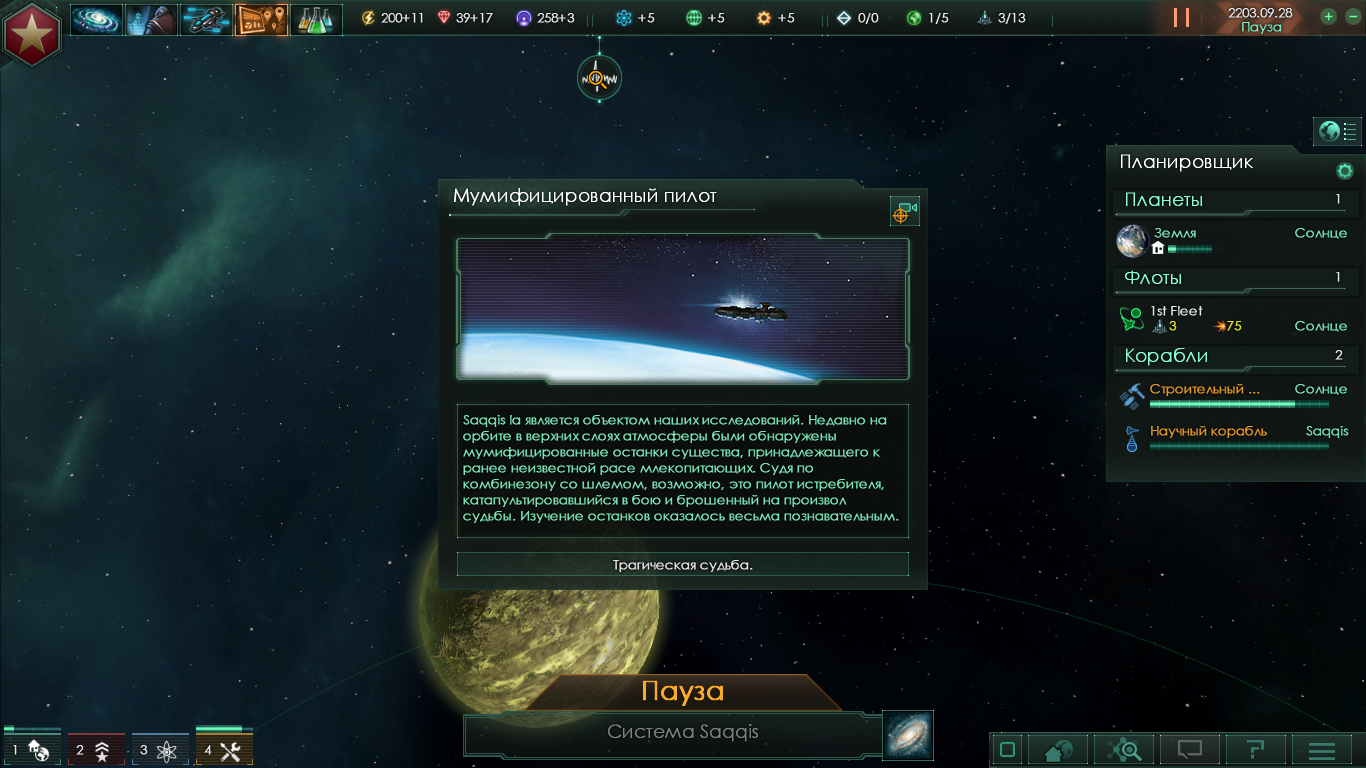
Task: Open the ship designer icon
Action: [x=206, y=19]
